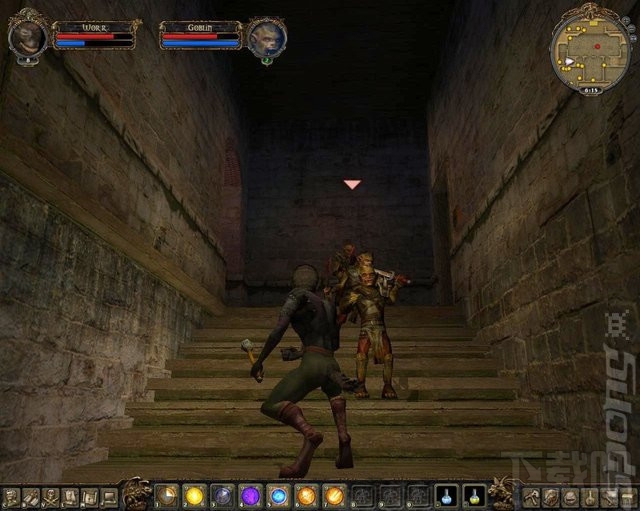
Task: Cast the purple orb spell in slot 4
Action: click(x=250, y=495)
